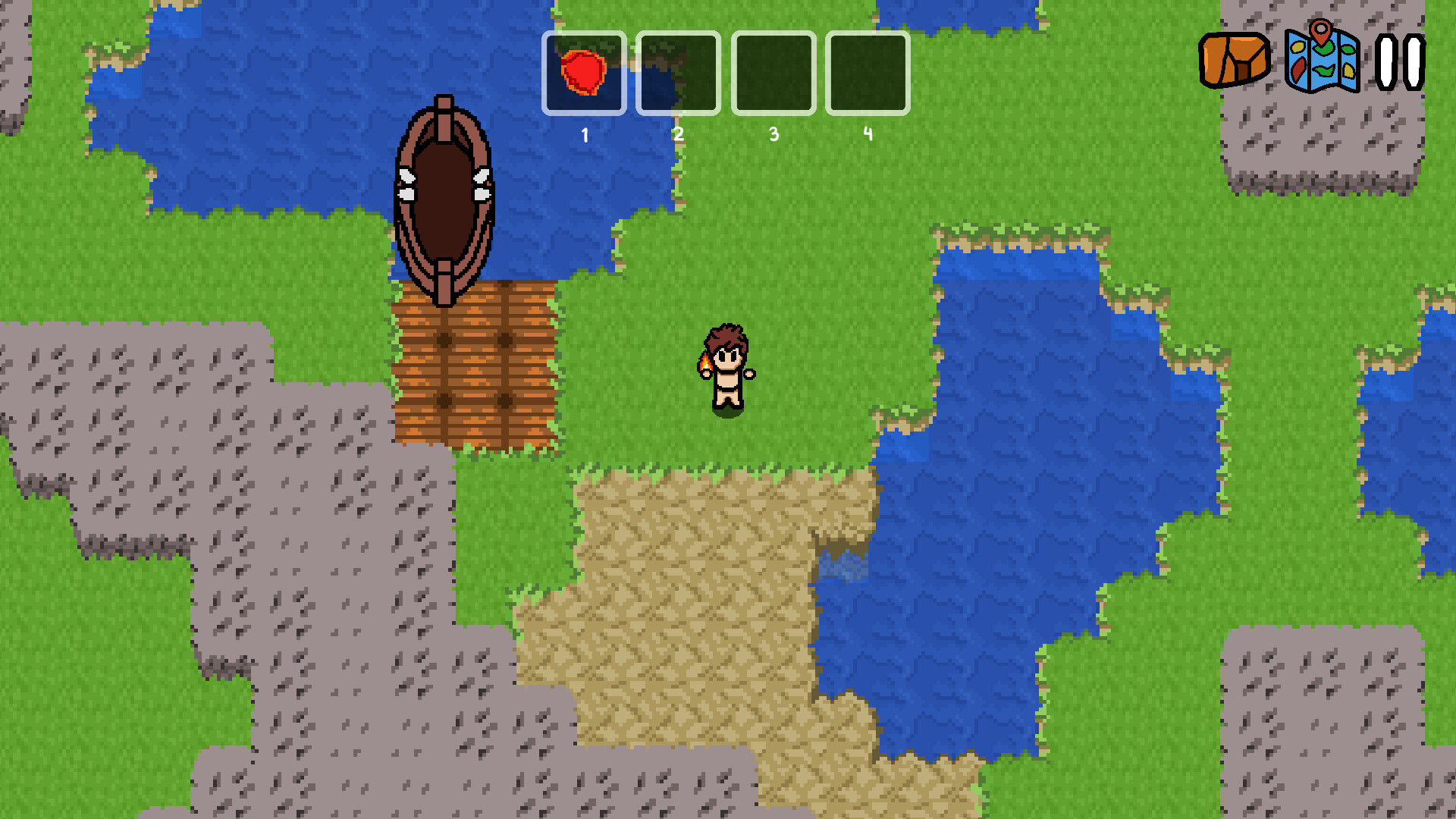Select the flame item in hotbar slot 1

point(583,72)
